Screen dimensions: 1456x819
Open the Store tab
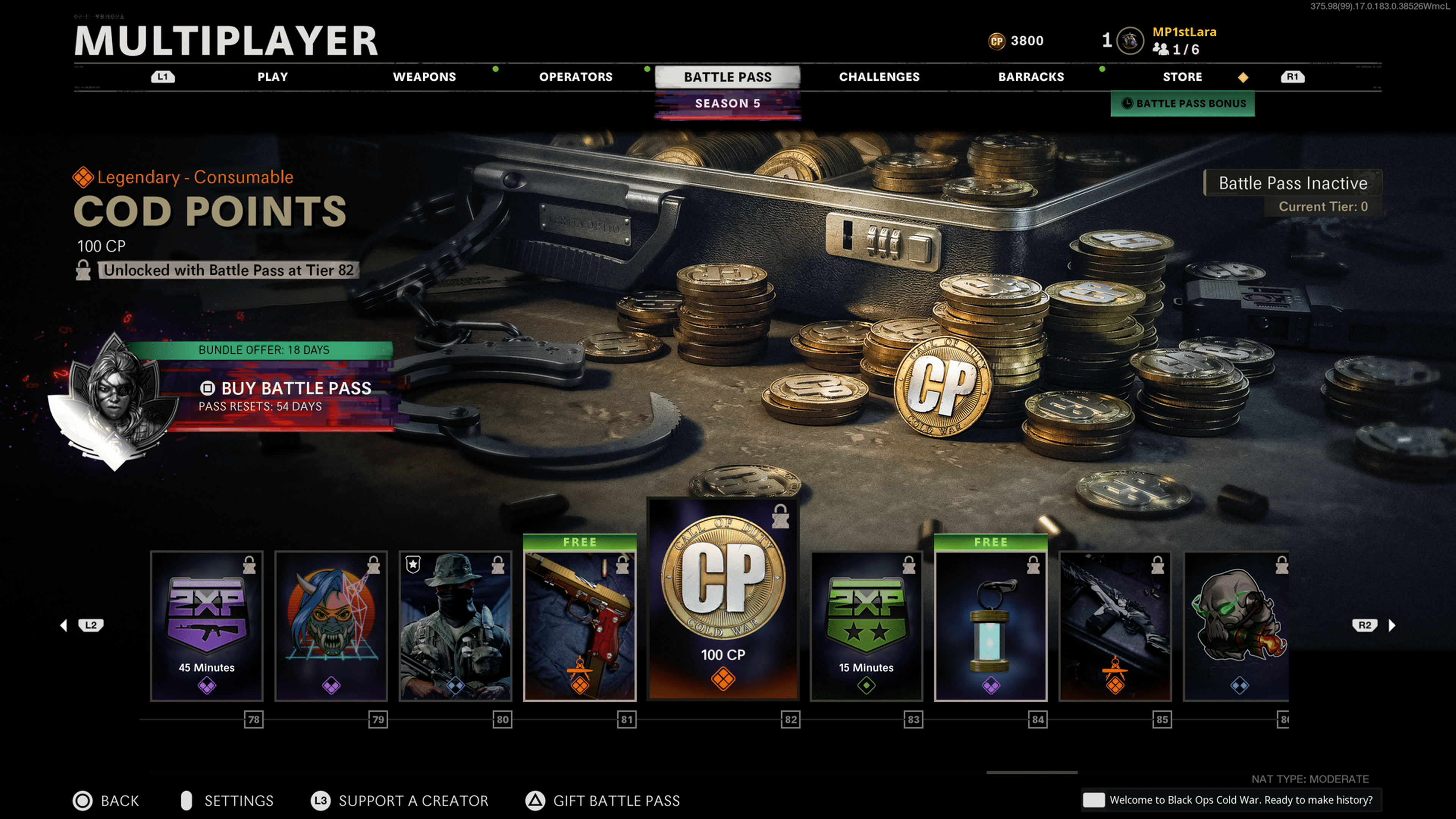(1182, 77)
